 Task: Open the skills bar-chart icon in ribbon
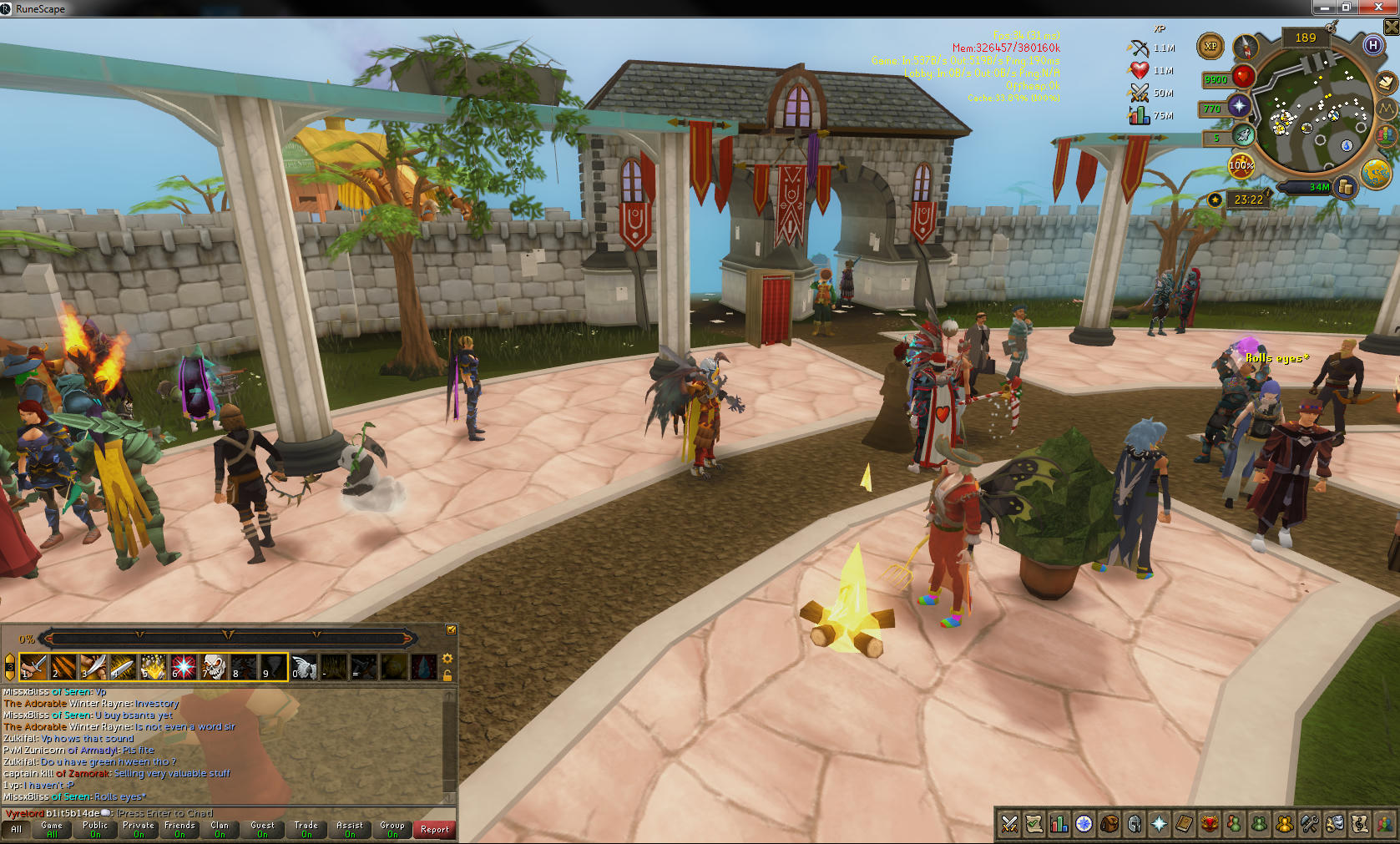pyautogui.click(x=1059, y=825)
